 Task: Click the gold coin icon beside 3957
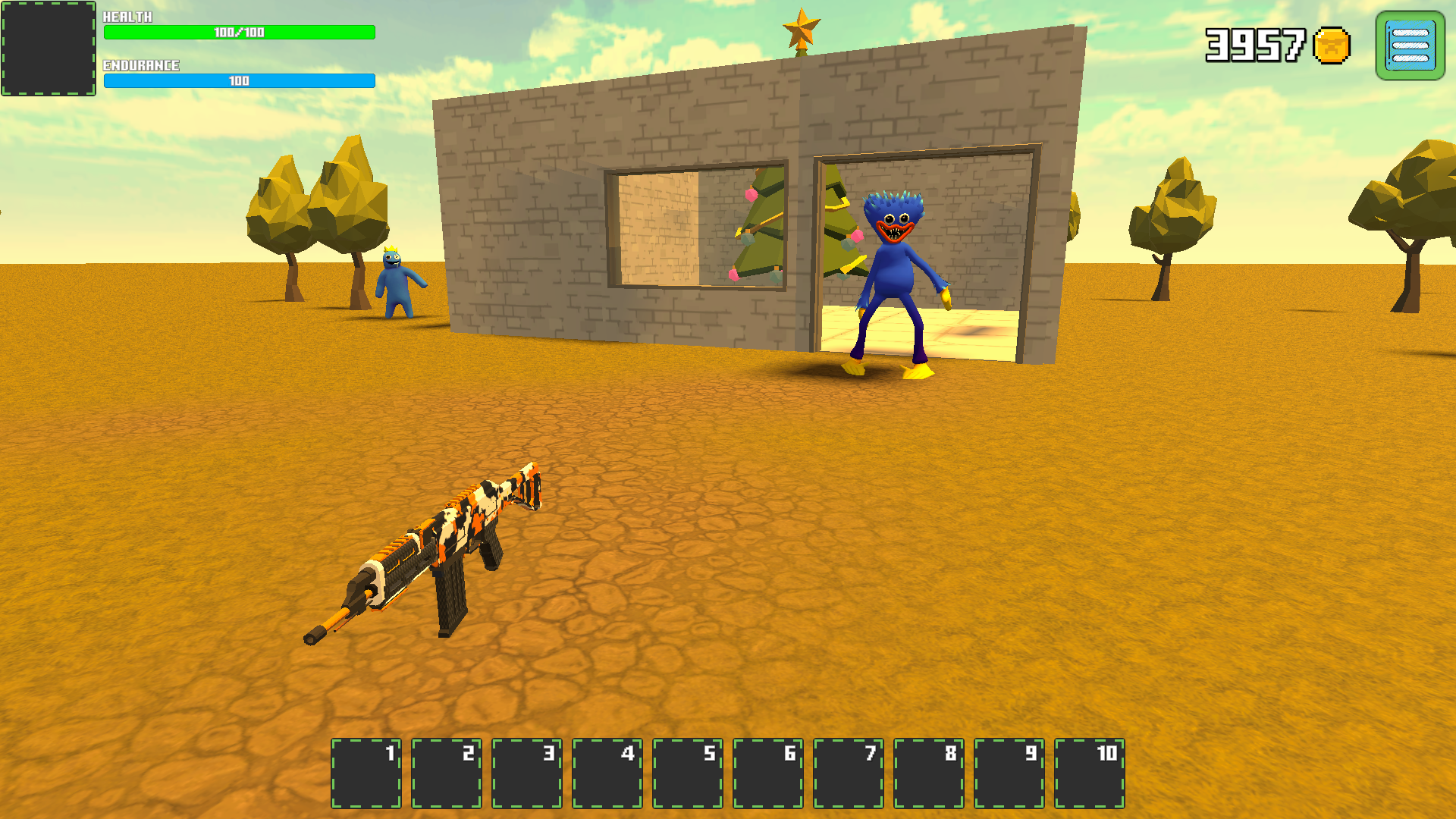1332,46
